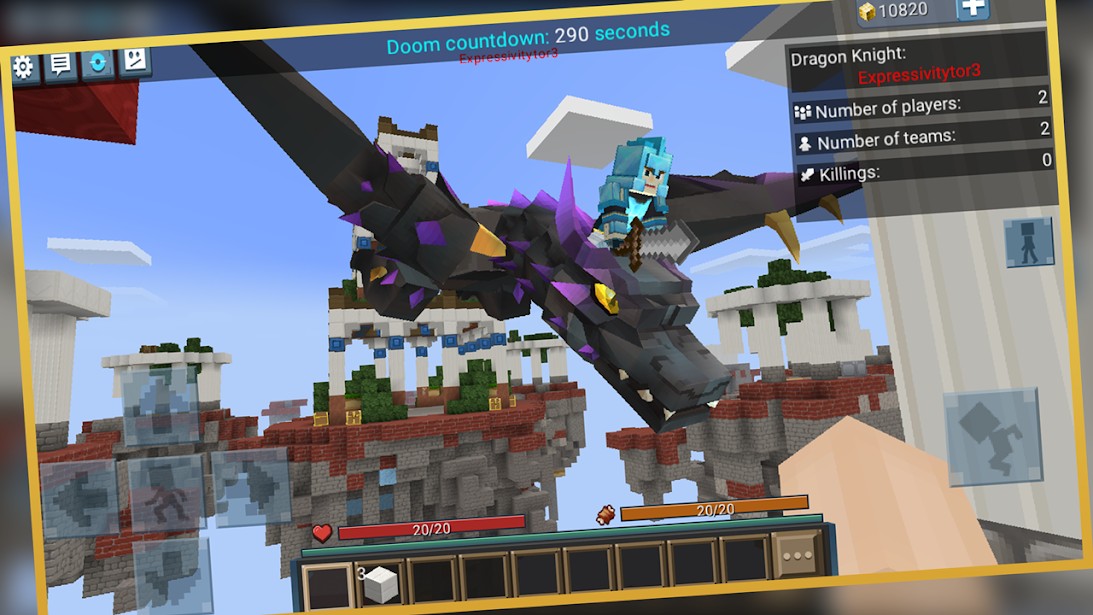The image size is (1093, 615).
Task: Add gold with the plus button
Action: click(973, 8)
